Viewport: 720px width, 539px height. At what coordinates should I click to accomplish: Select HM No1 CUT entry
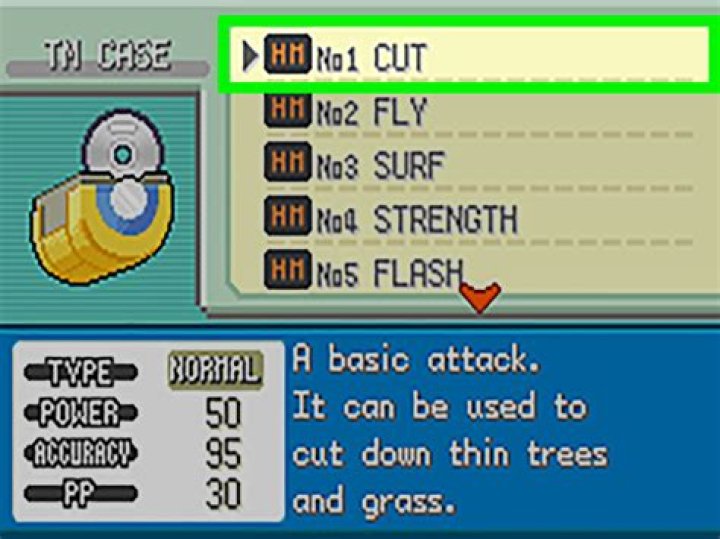pyautogui.click(x=400, y=57)
